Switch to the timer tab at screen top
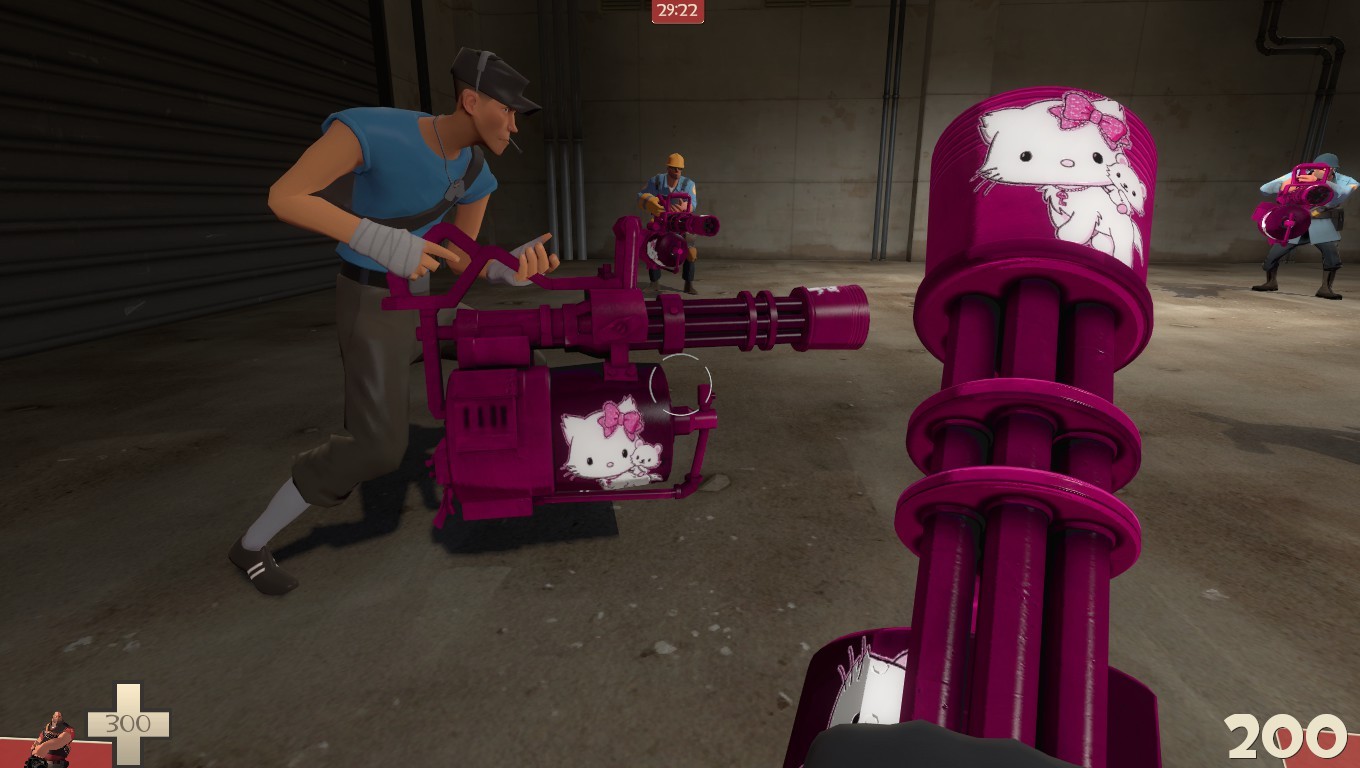Image resolution: width=1360 pixels, height=768 pixels. click(676, 12)
